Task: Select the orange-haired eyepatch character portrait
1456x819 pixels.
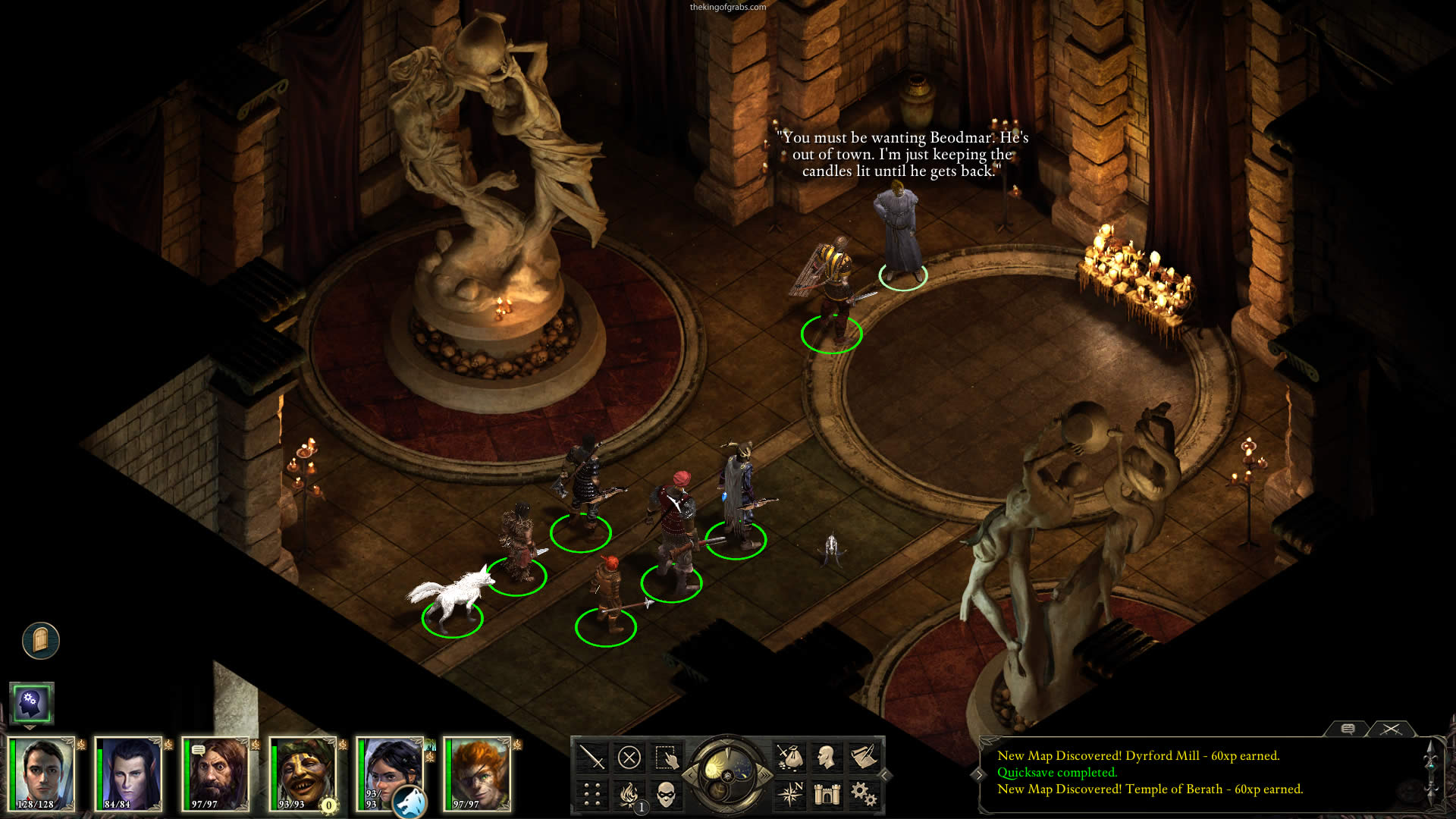Action: pos(478,775)
